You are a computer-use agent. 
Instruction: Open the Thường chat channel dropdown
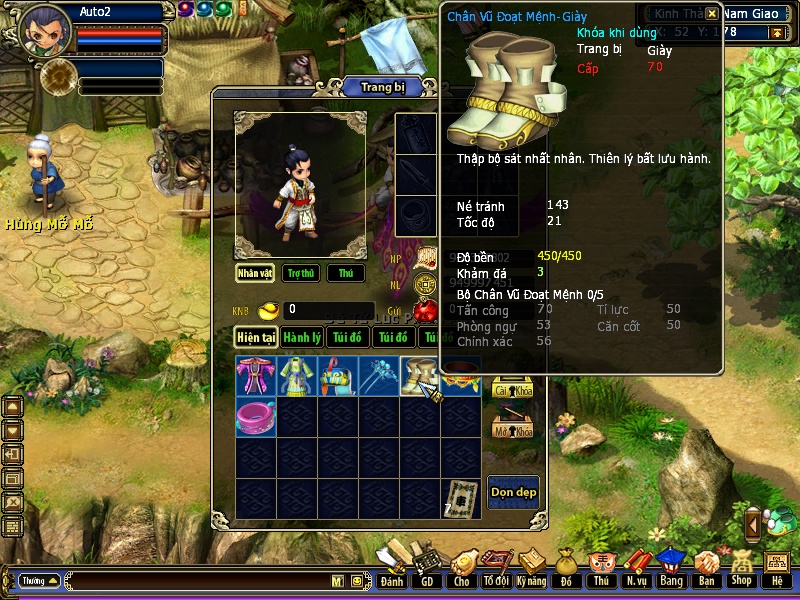(39, 580)
